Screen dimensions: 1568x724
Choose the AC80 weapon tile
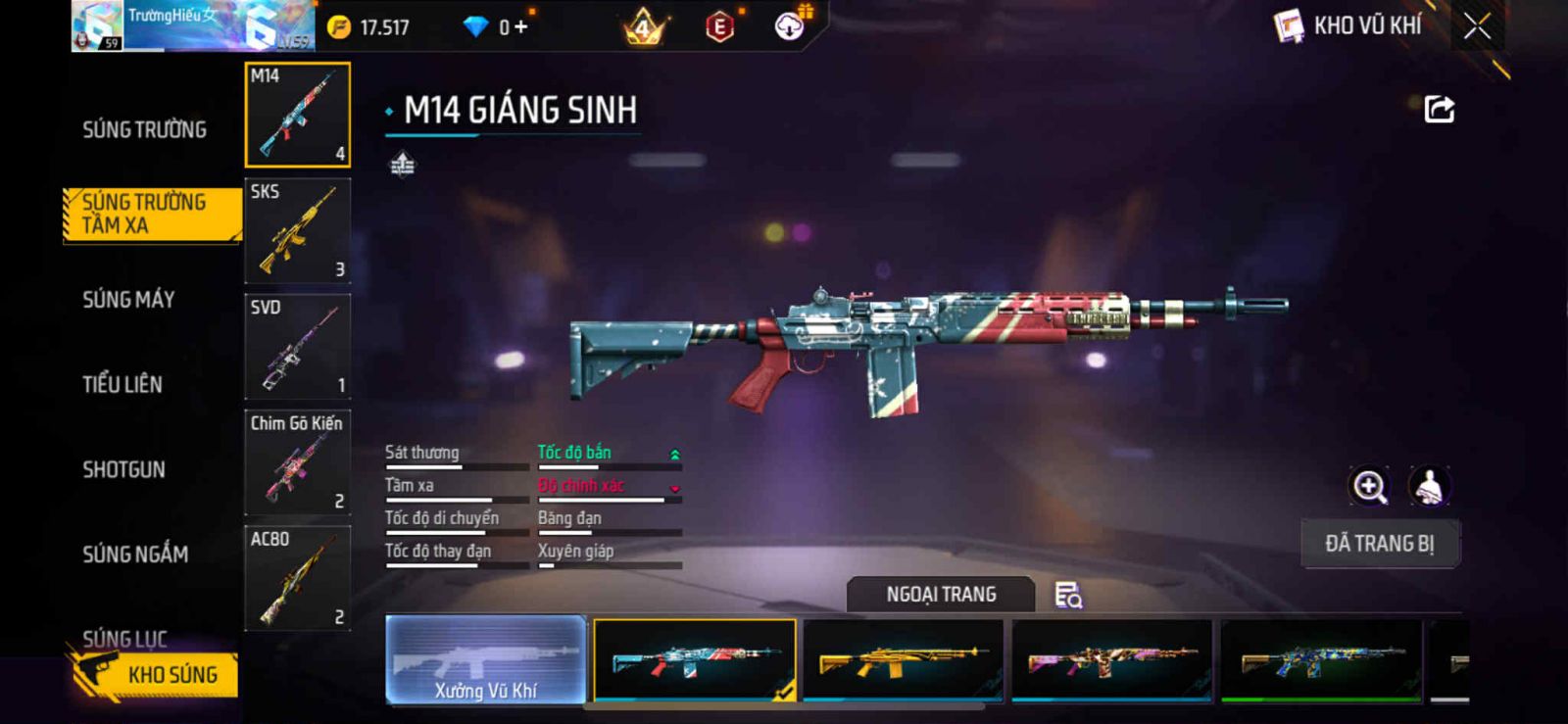point(297,578)
